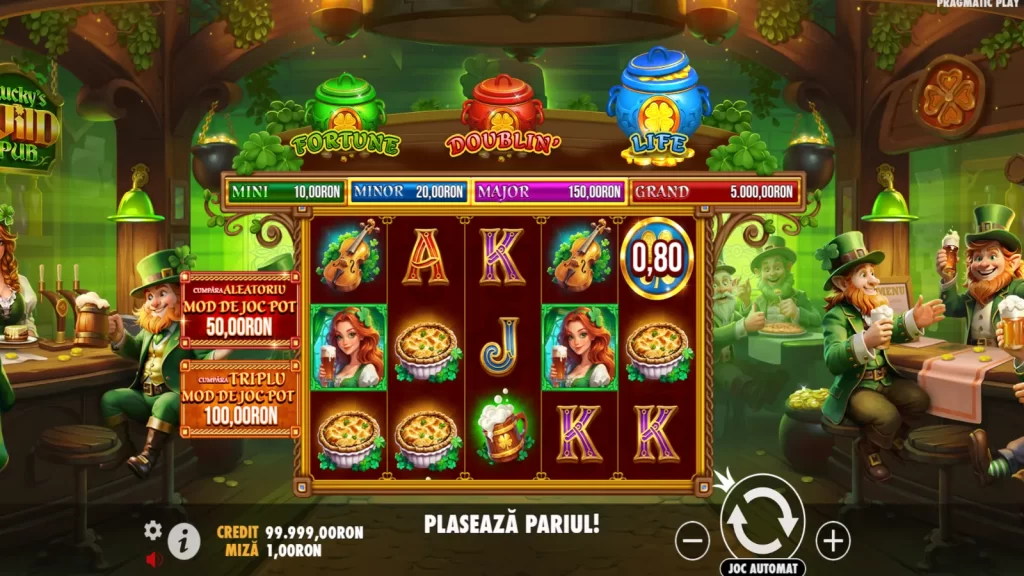This screenshot has width=1024, height=576.
Task: Buy the Triplu Mod de Joc Pot for 100,00 RON
Action: [240, 398]
